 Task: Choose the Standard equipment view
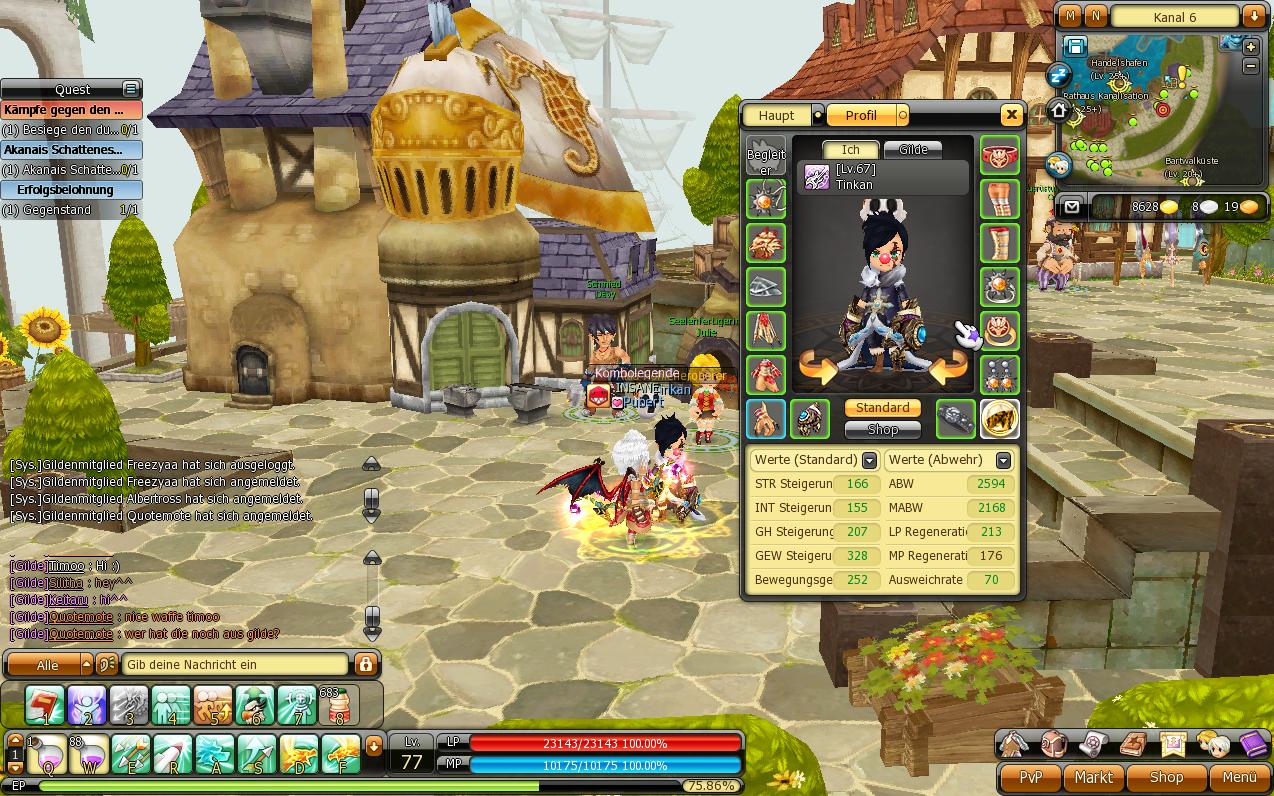coord(882,408)
